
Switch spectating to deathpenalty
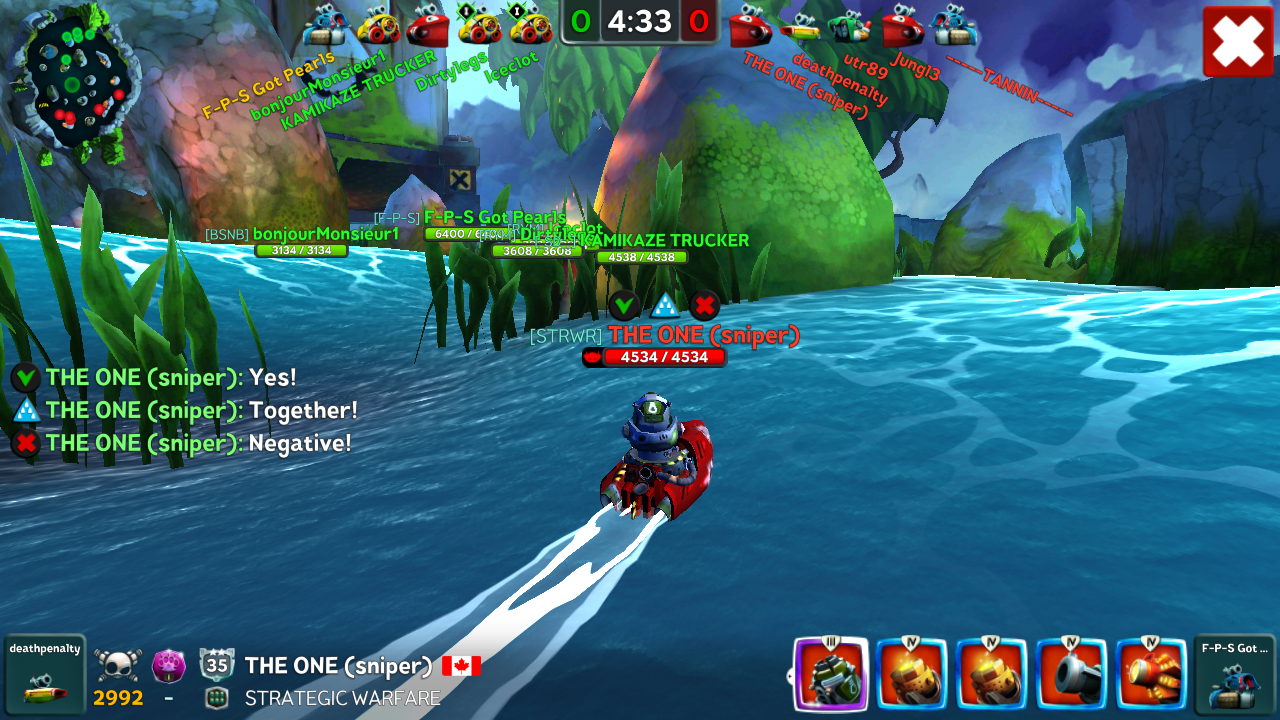[x=44, y=674]
